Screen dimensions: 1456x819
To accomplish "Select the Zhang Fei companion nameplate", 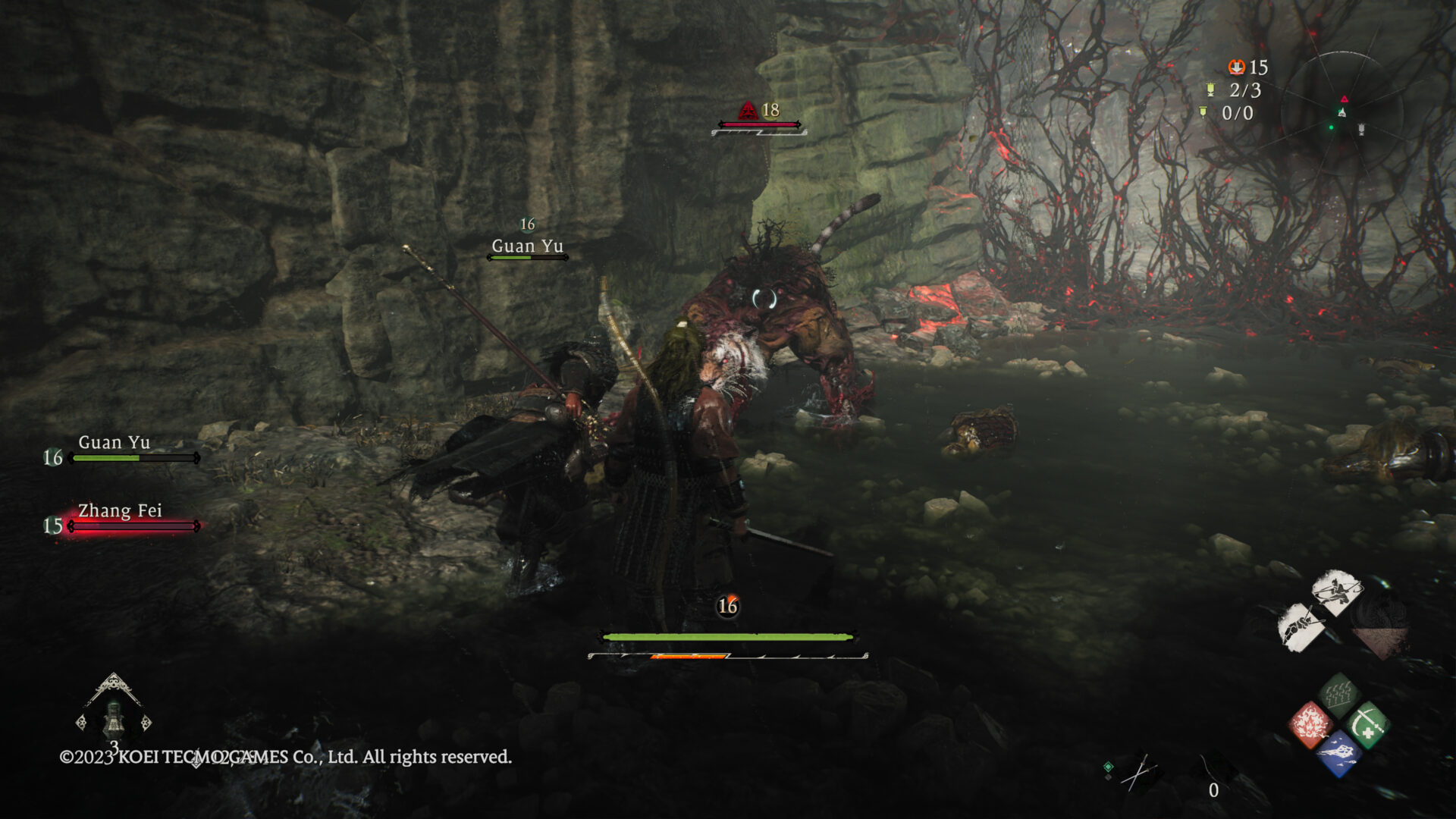I will pyautogui.click(x=119, y=511).
